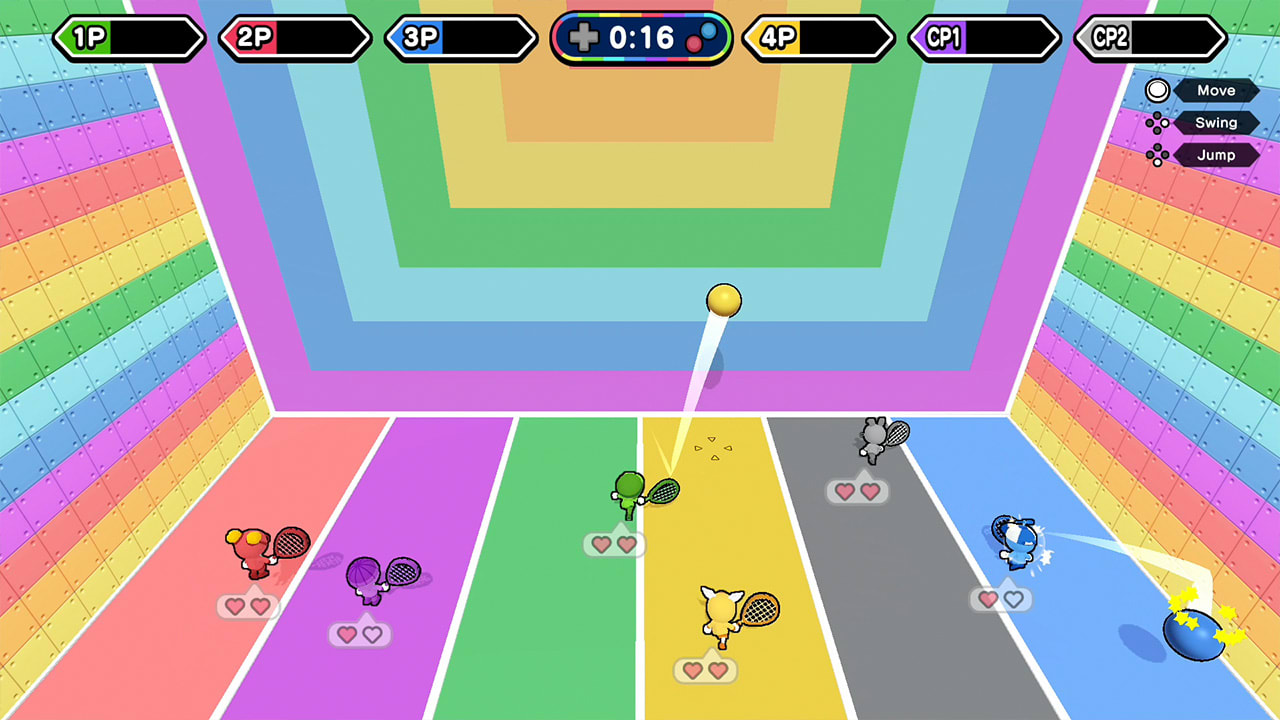
Task: Click the analog stick Move icon
Action: tap(1159, 91)
